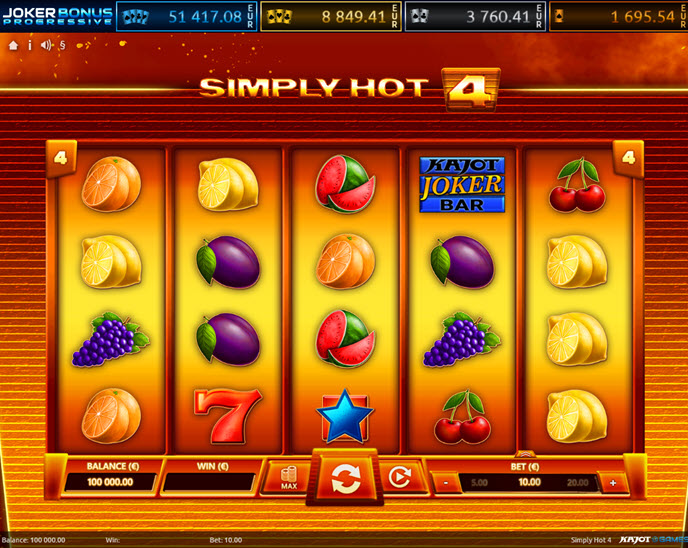Decrease the bet with the minus button
This screenshot has height=548, width=688.
[x=444, y=482]
